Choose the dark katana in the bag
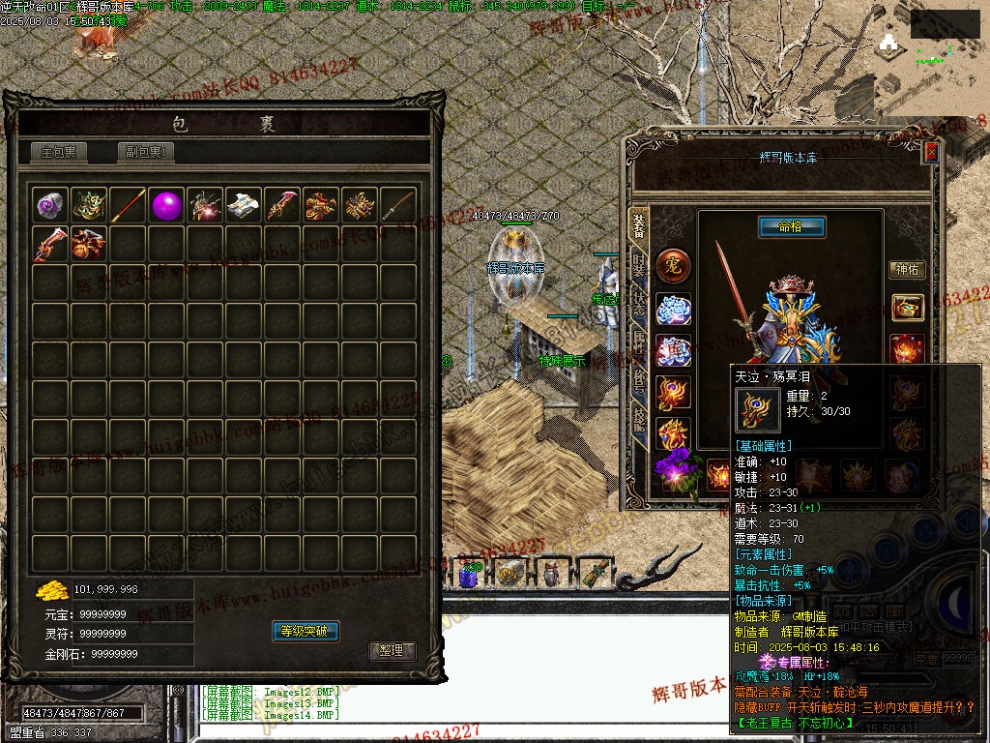990x743 pixels. [398, 206]
